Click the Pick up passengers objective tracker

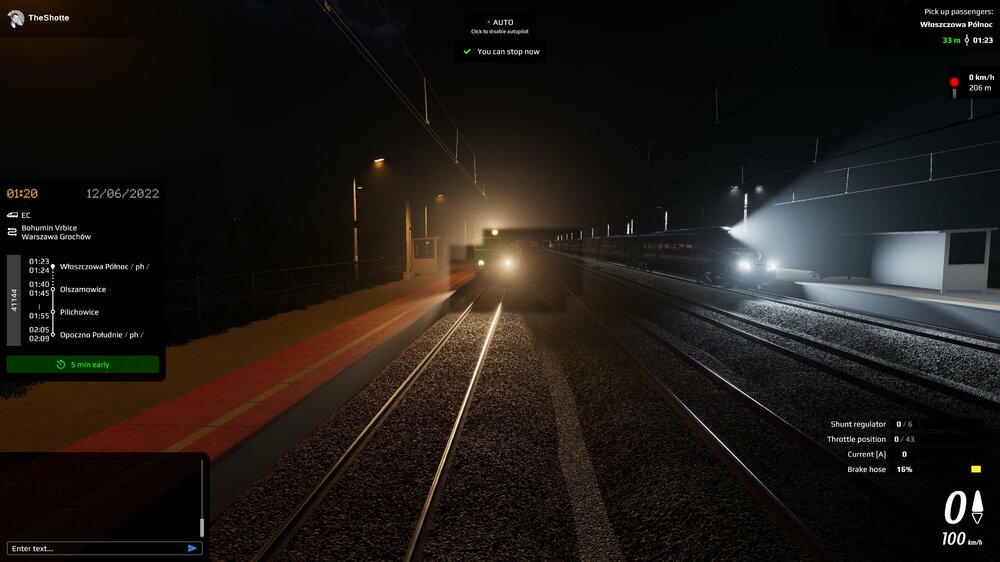[957, 26]
